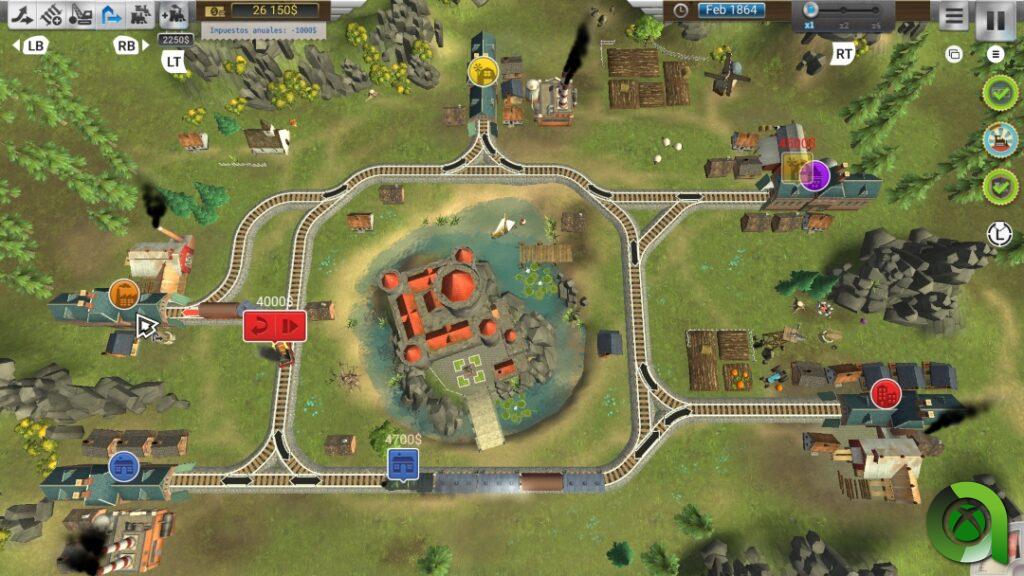Select the blue round station marker
Image resolution: width=1024 pixels, height=576 pixels.
tap(123, 465)
